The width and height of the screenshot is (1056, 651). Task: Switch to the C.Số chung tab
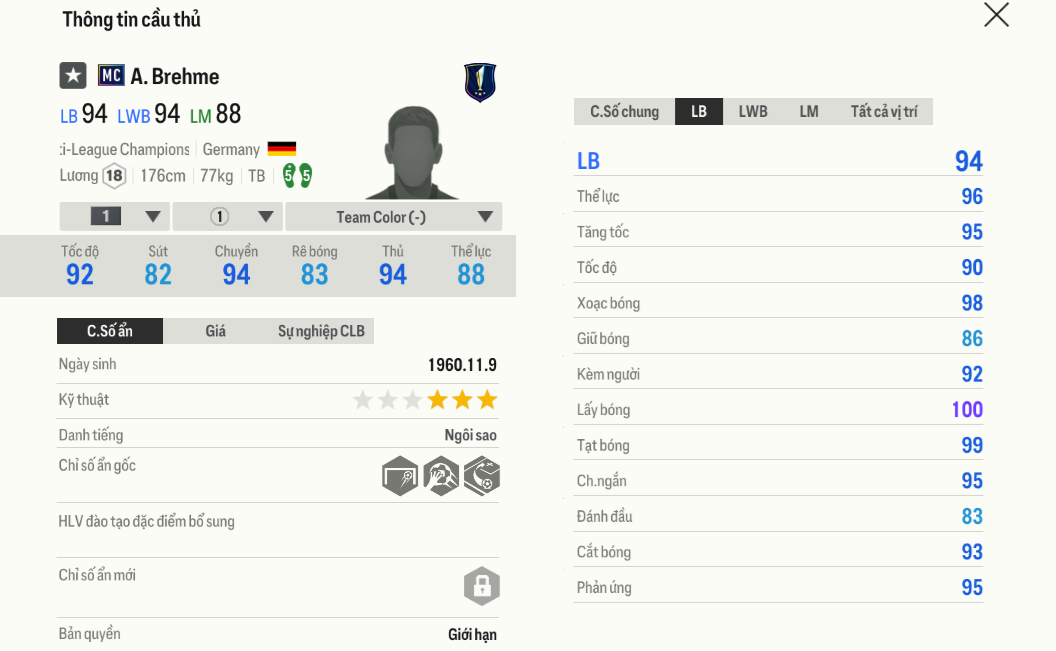pyautogui.click(x=624, y=112)
